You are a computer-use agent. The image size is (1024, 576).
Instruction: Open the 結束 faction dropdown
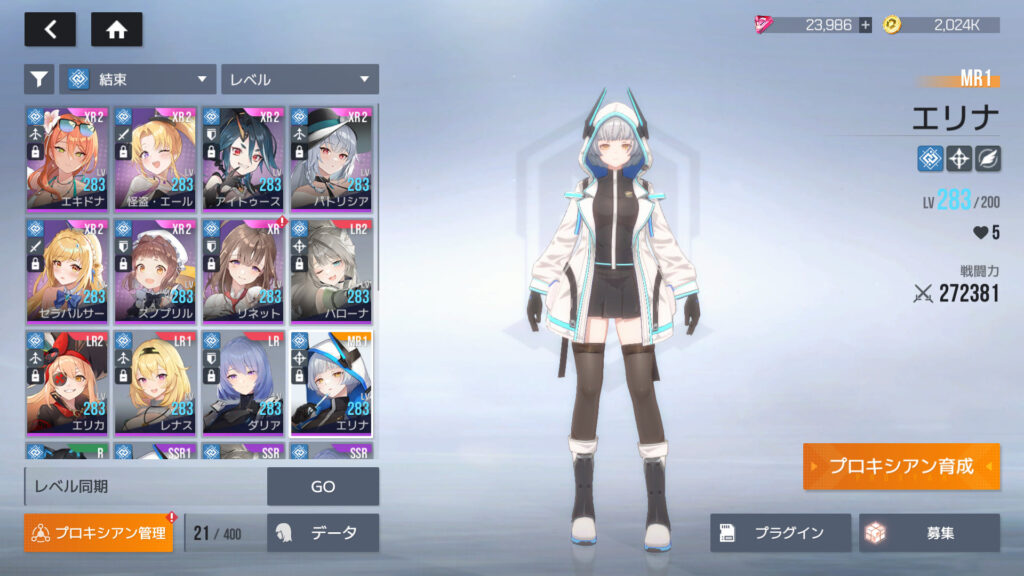[x=138, y=79]
